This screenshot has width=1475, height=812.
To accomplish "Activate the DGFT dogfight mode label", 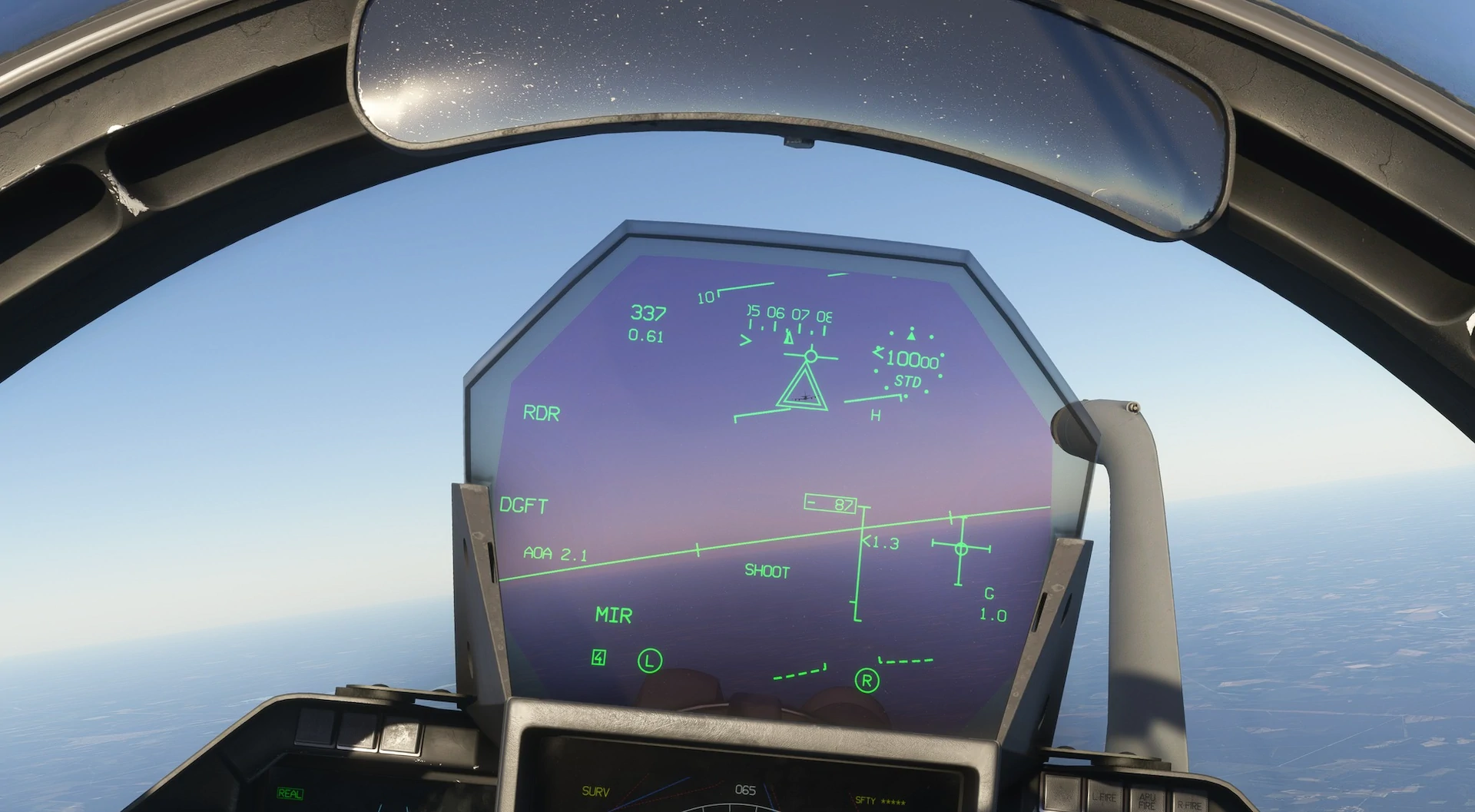I will [525, 505].
